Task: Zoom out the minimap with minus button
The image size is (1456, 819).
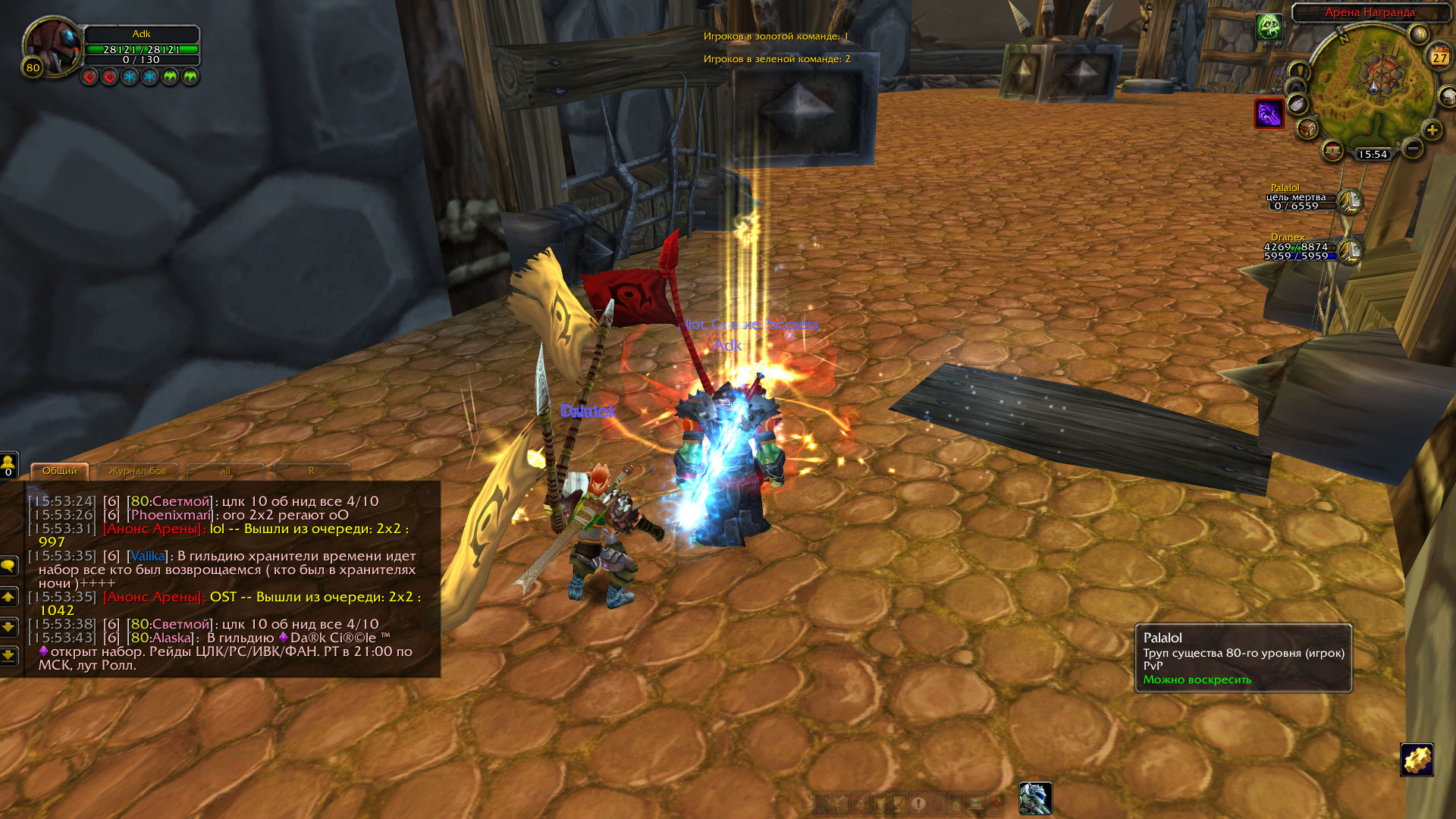Action: [1412, 148]
